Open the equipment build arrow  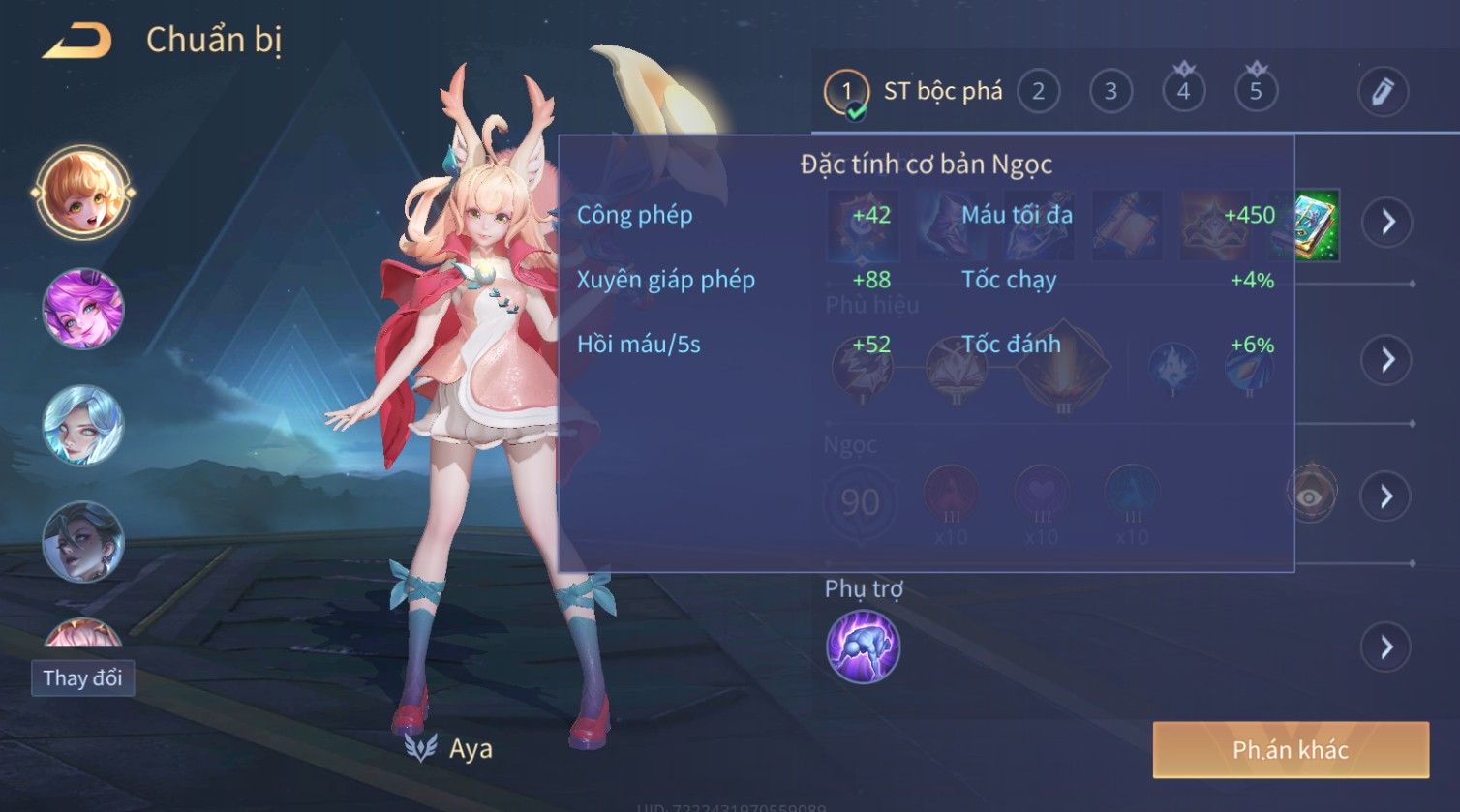click(1387, 223)
